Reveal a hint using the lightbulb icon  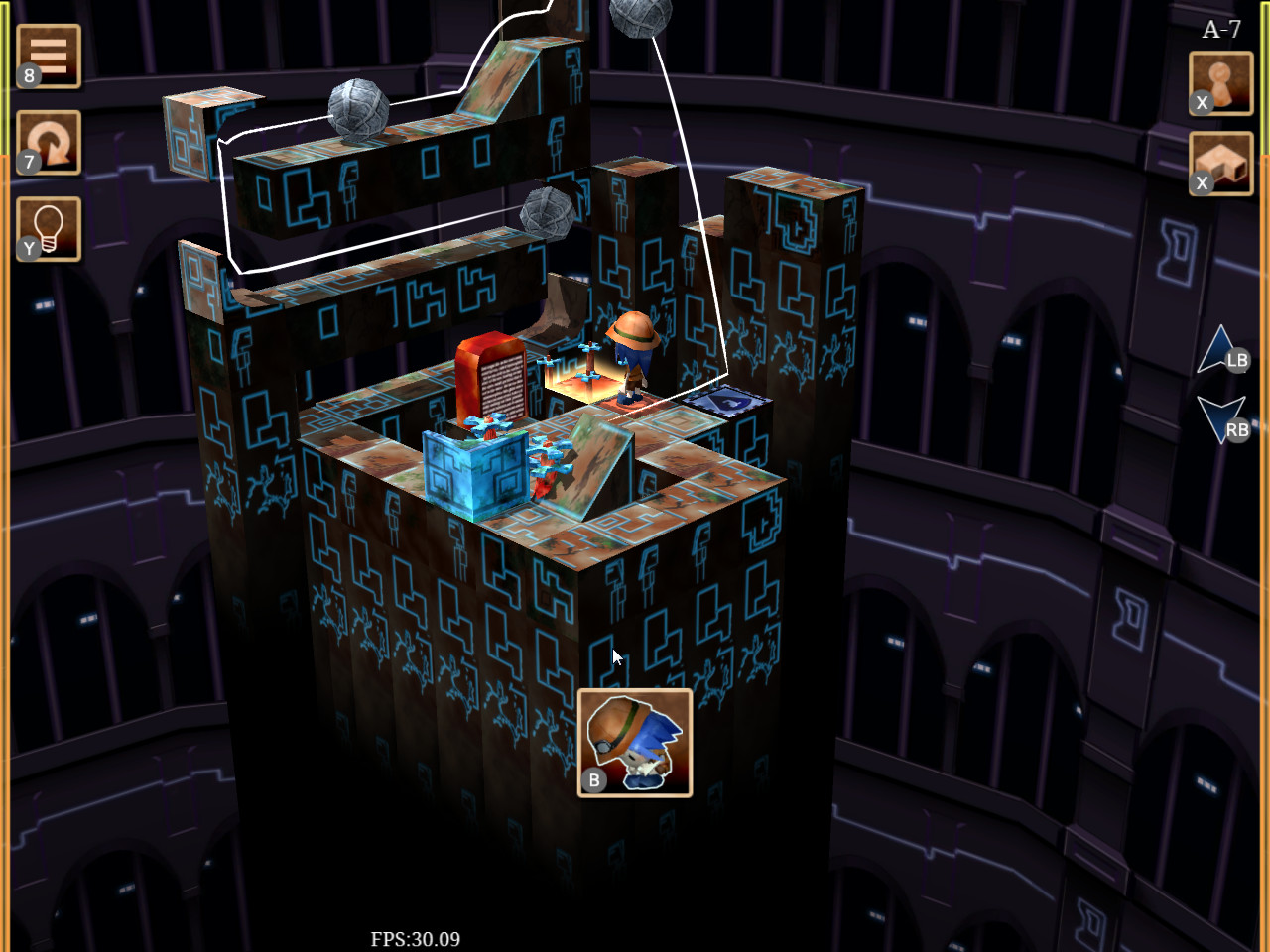(x=49, y=226)
